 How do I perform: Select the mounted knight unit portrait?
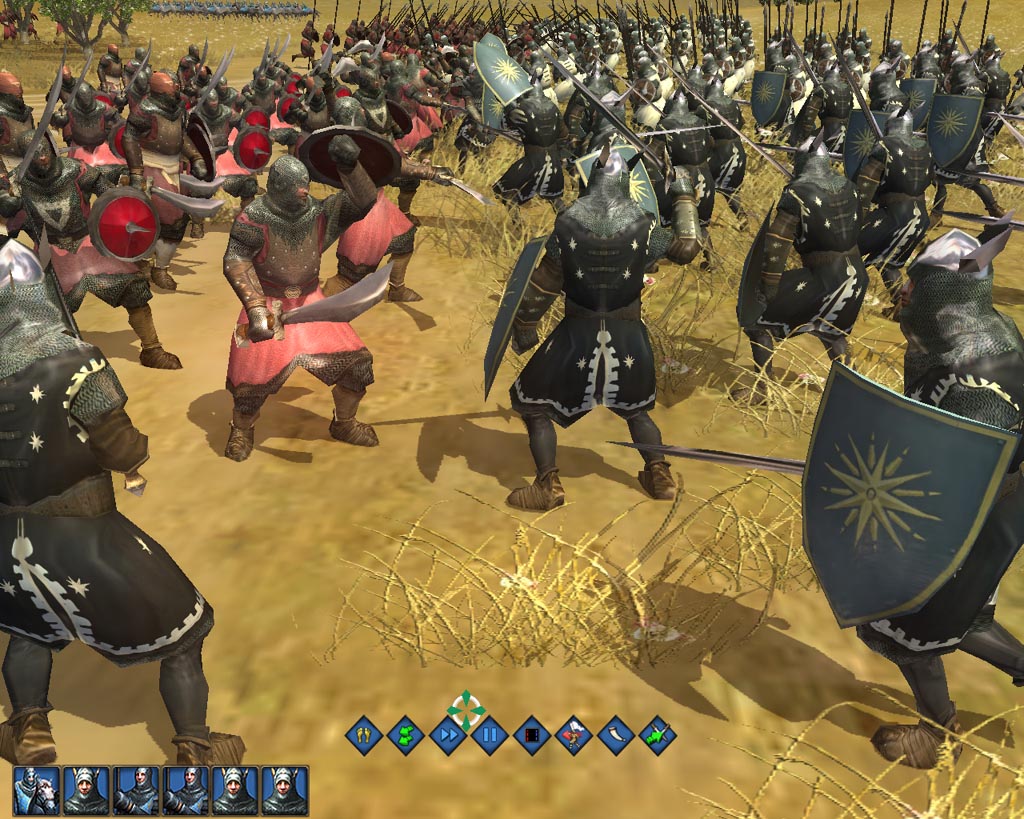pos(37,790)
